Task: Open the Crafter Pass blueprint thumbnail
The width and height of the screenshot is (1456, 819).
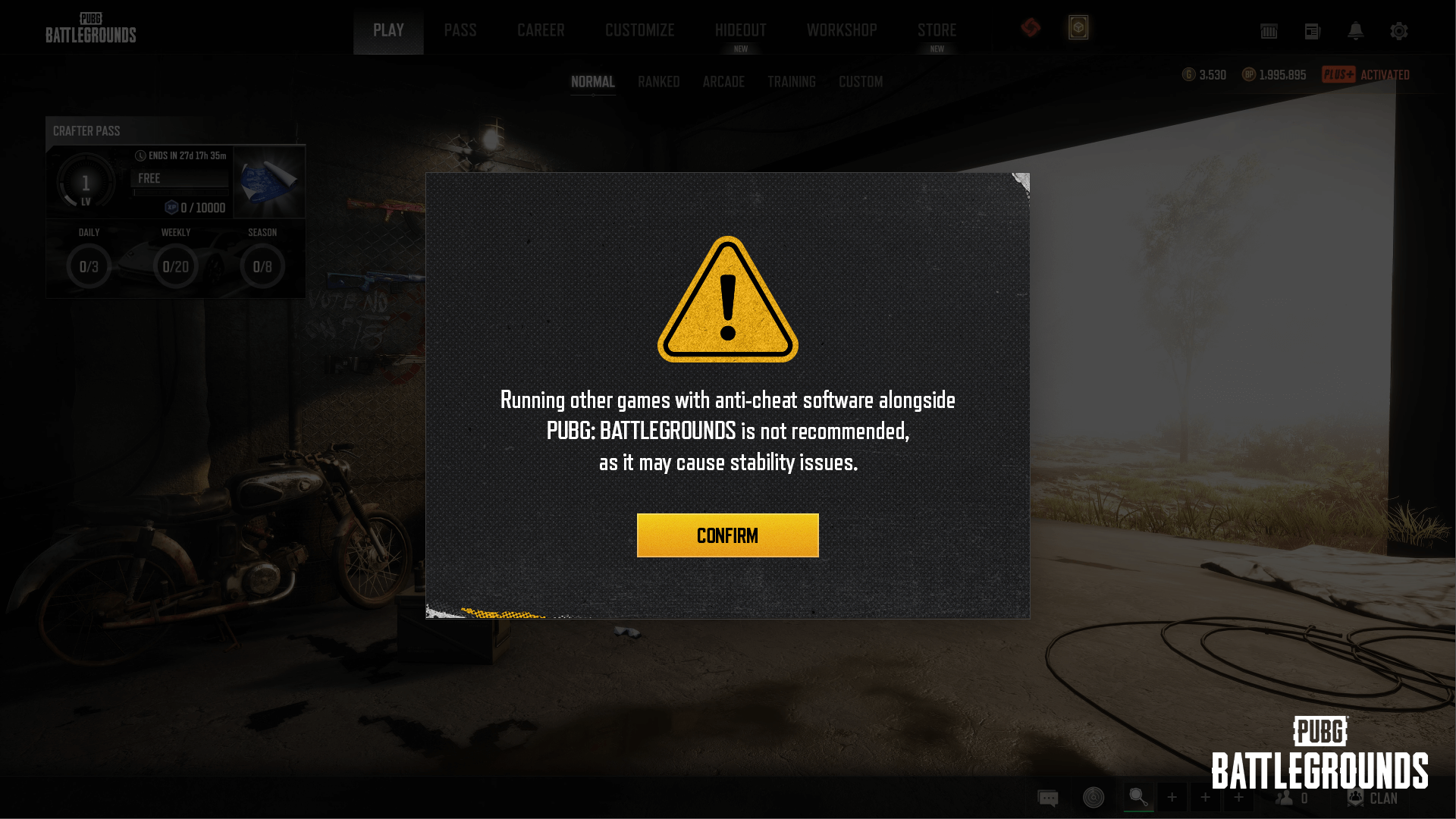Action: coord(269,180)
